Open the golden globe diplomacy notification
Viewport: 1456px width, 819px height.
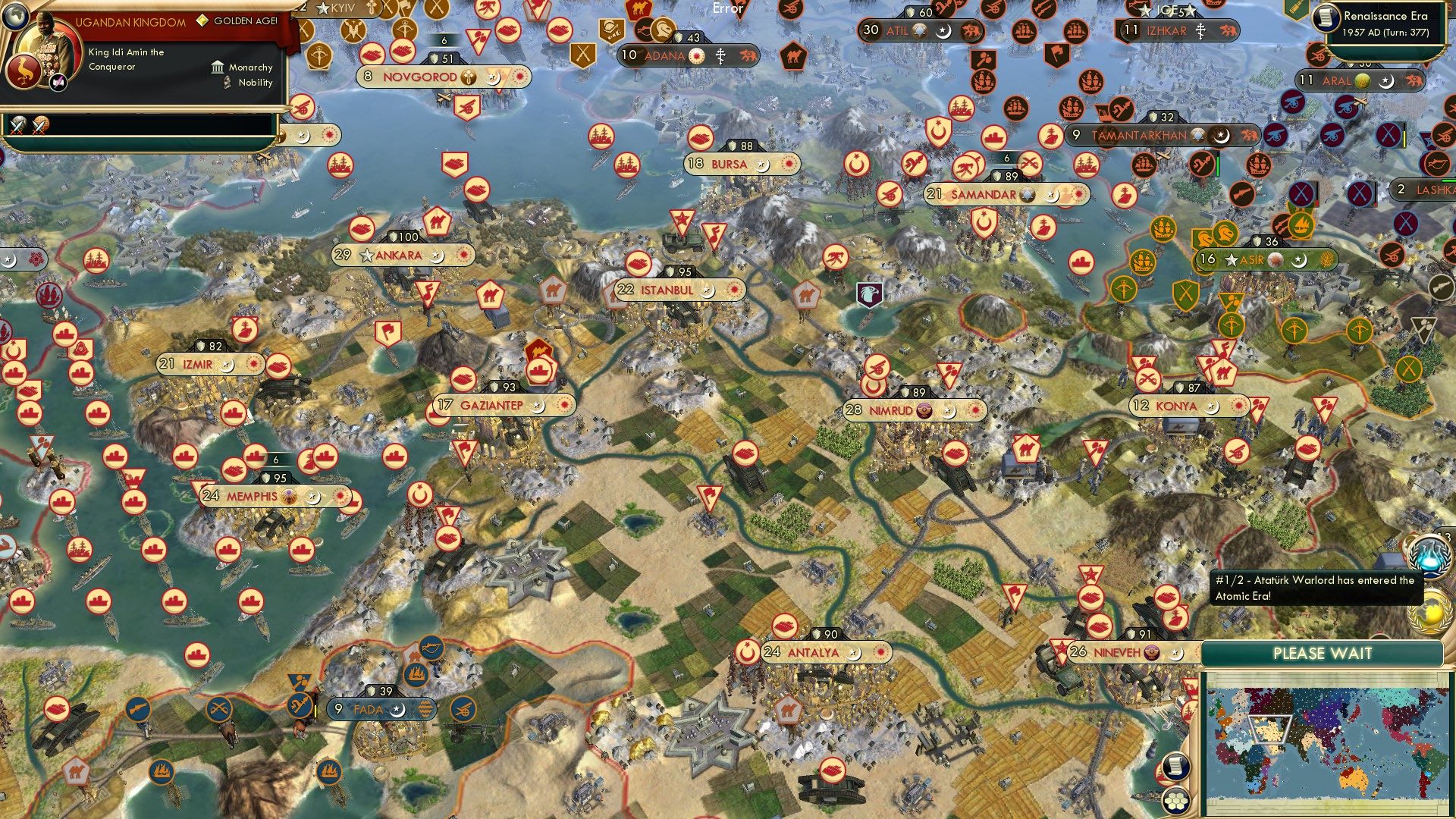click(x=1430, y=613)
